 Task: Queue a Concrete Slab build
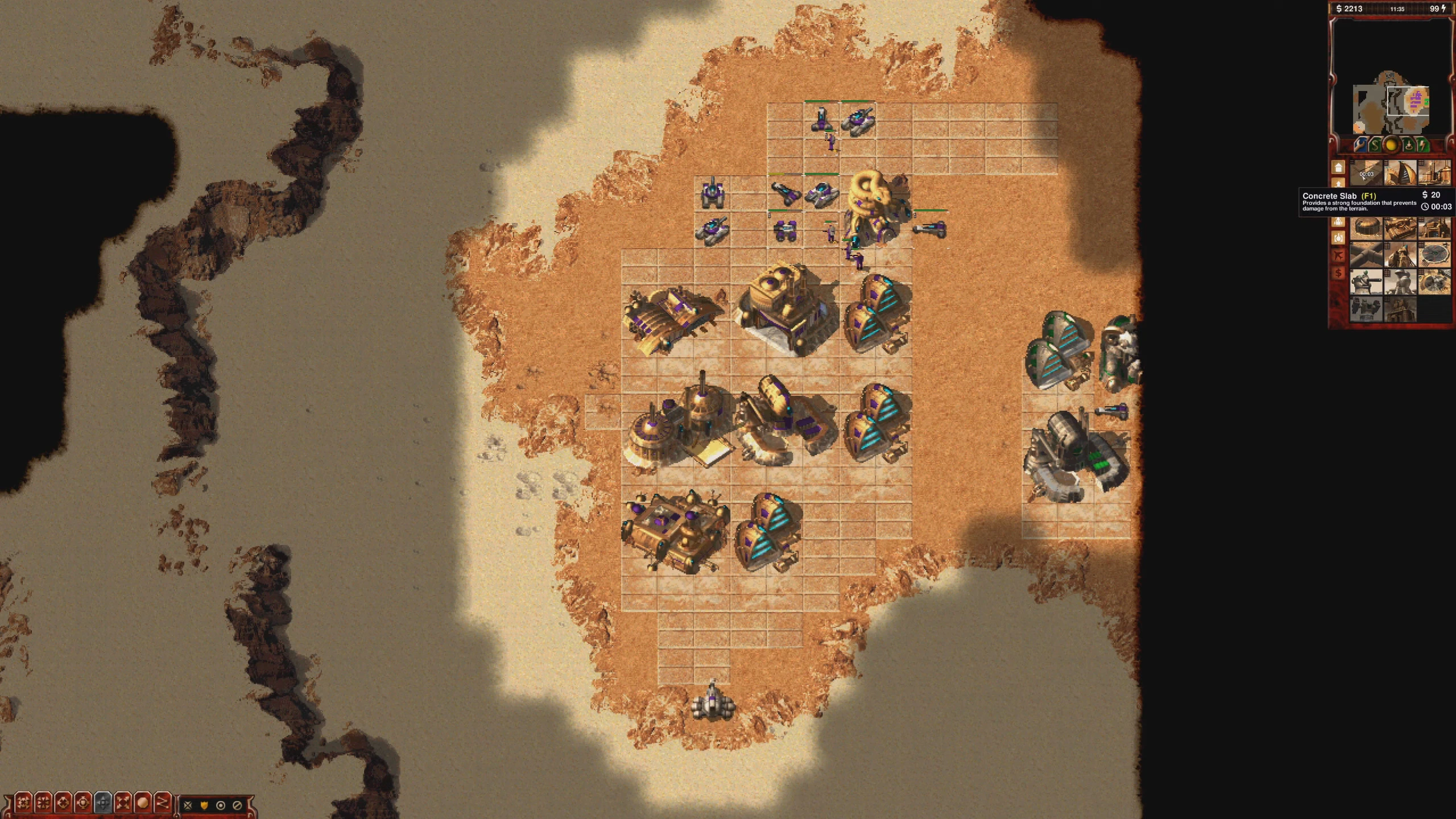[x=1366, y=173]
